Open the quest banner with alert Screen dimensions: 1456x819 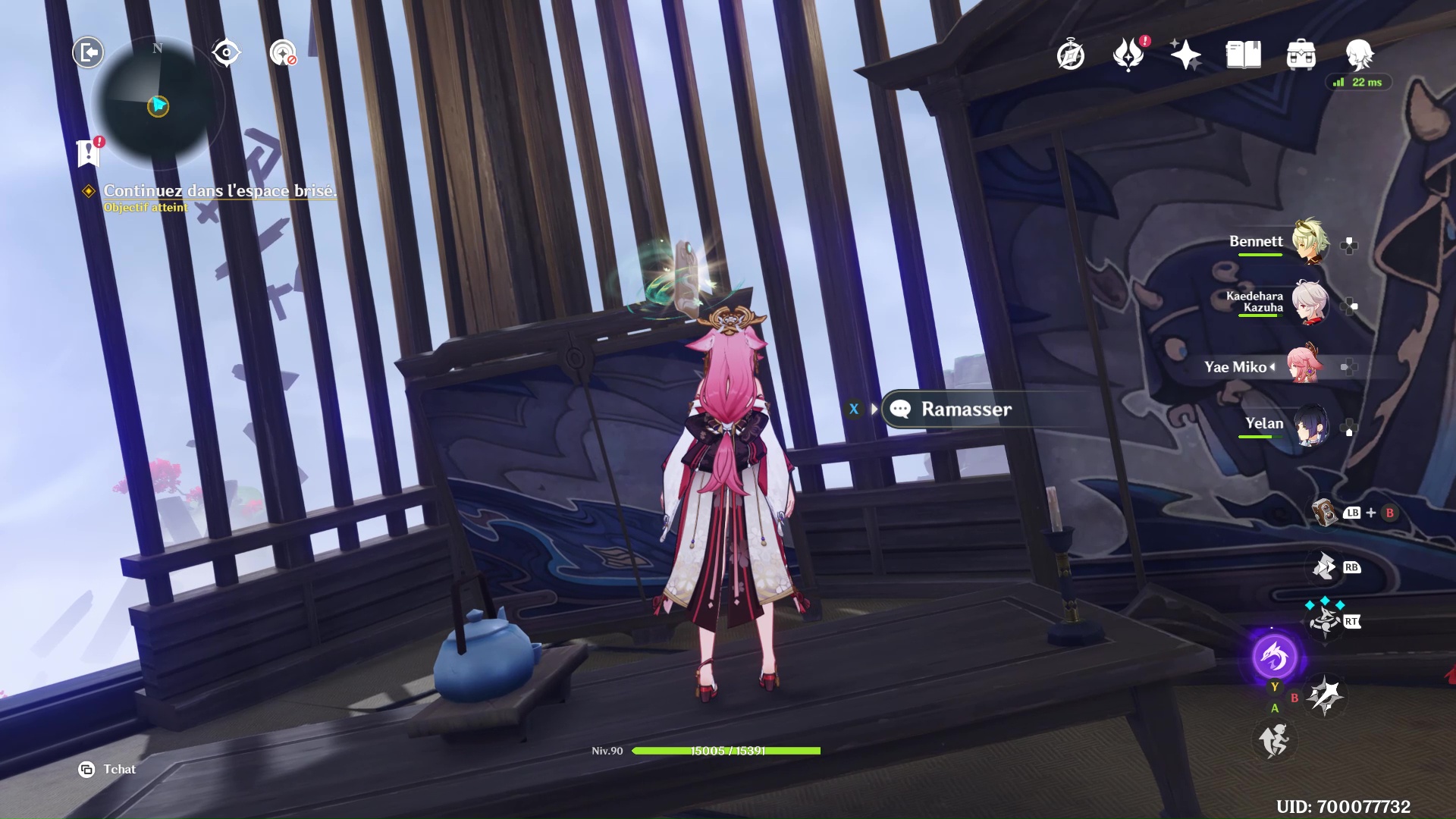tap(89, 152)
